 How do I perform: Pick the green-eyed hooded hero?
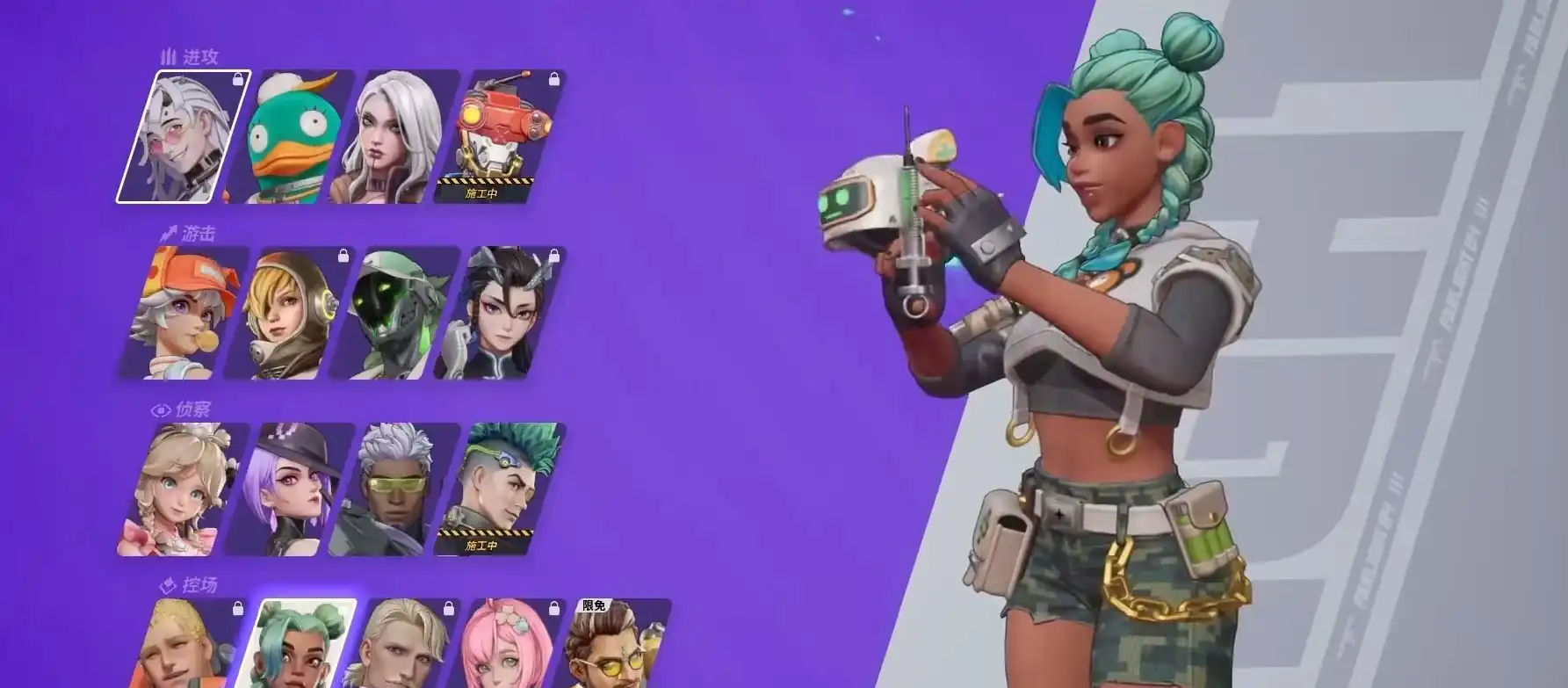point(394,313)
